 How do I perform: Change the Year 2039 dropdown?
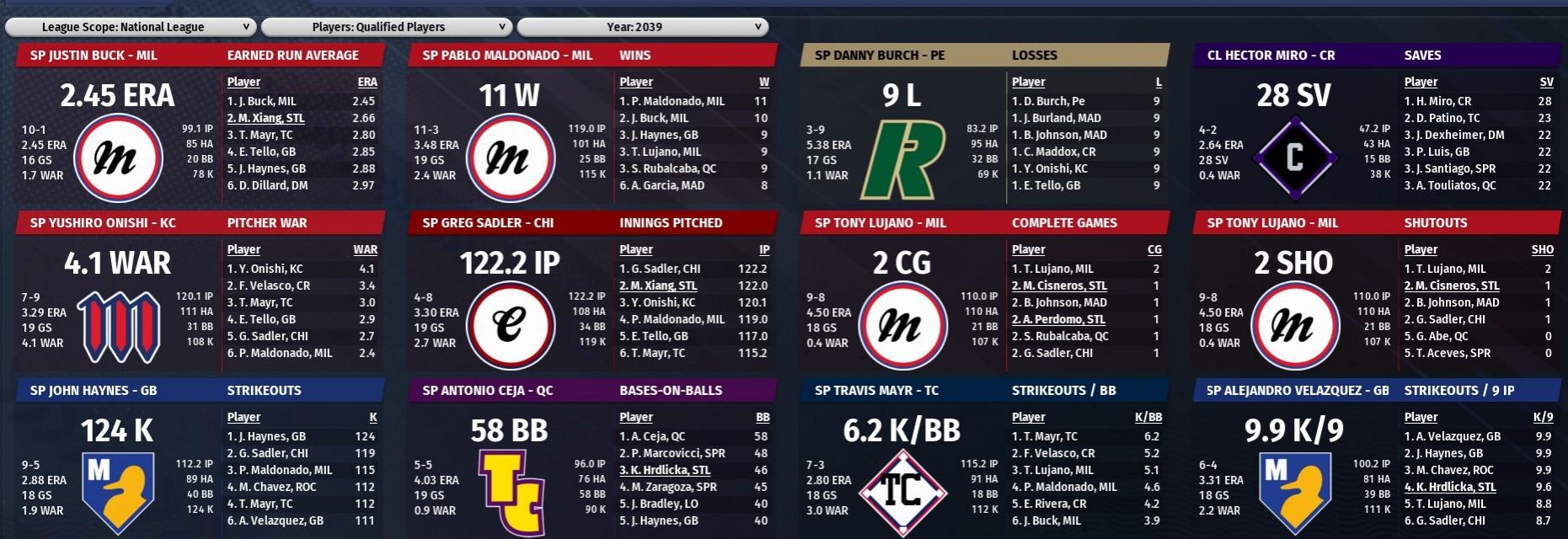point(642,27)
